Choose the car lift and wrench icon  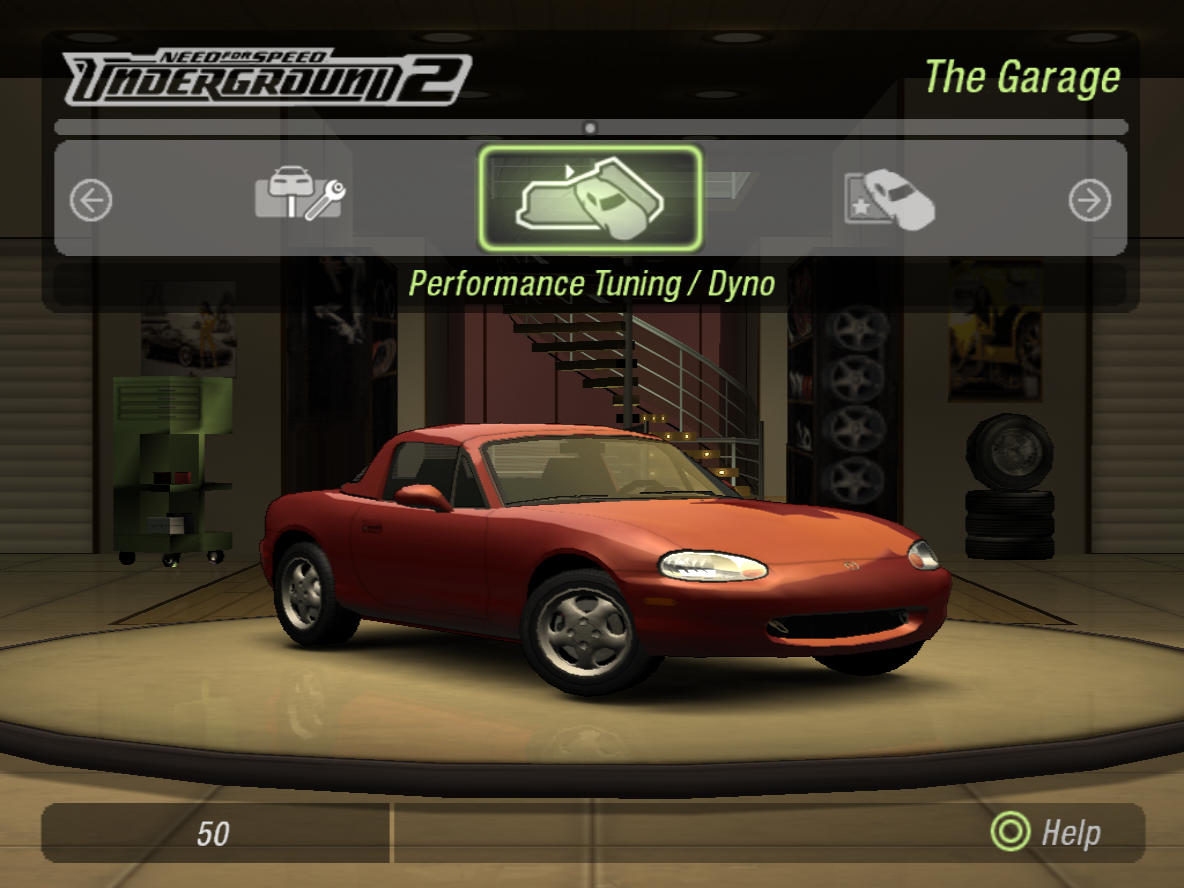click(x=299, y=194)
